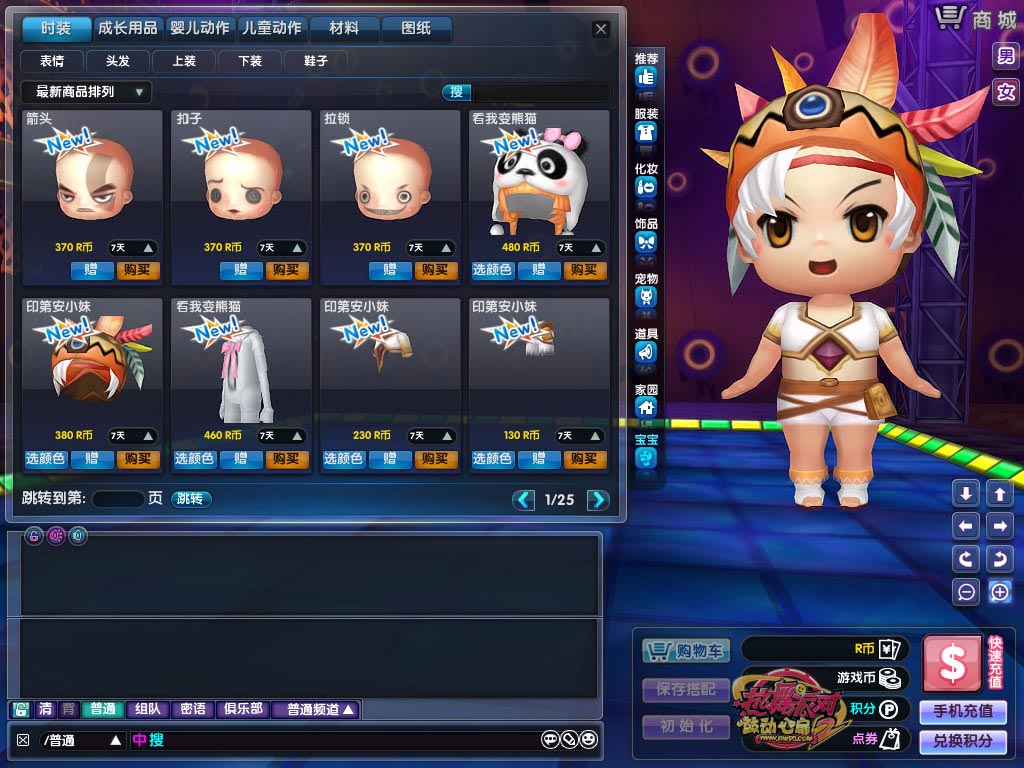Select the page number input field

point(118,498)
